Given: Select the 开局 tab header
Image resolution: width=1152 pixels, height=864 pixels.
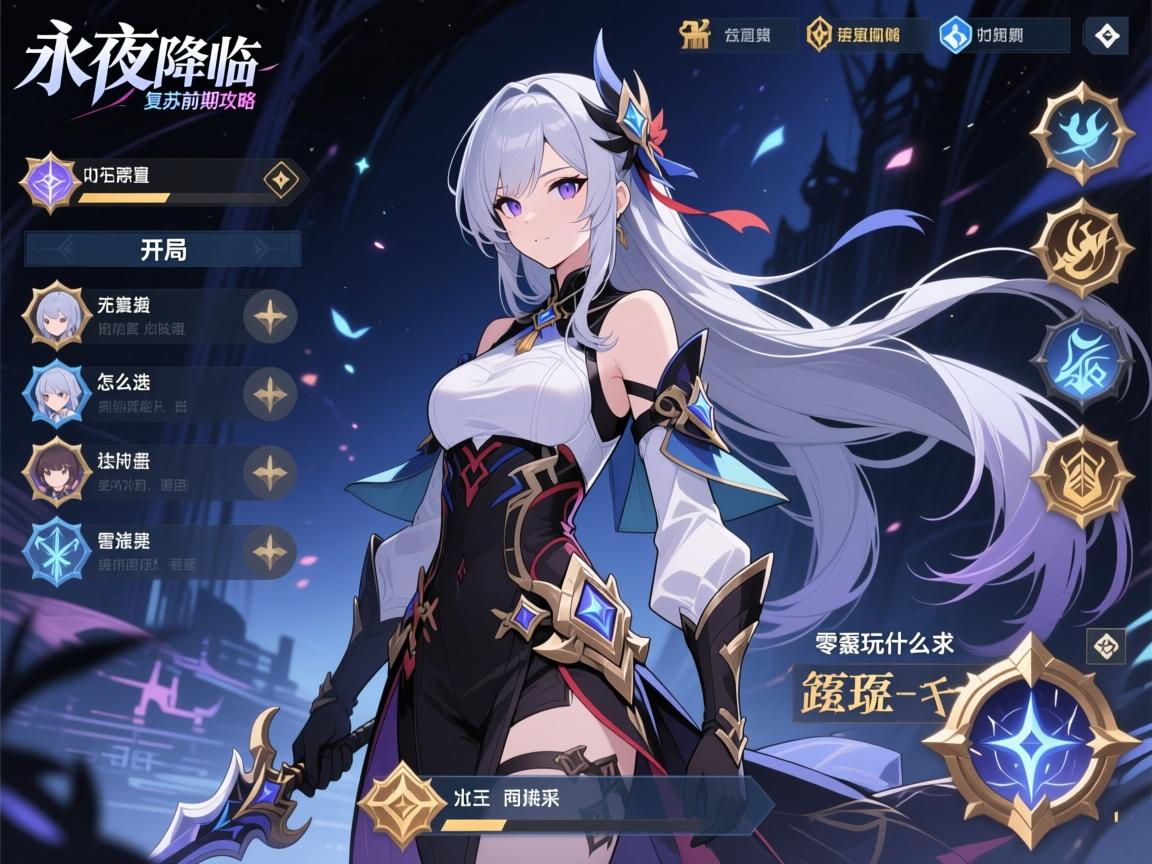Looking at the screenshot, I should coord(162,249).
